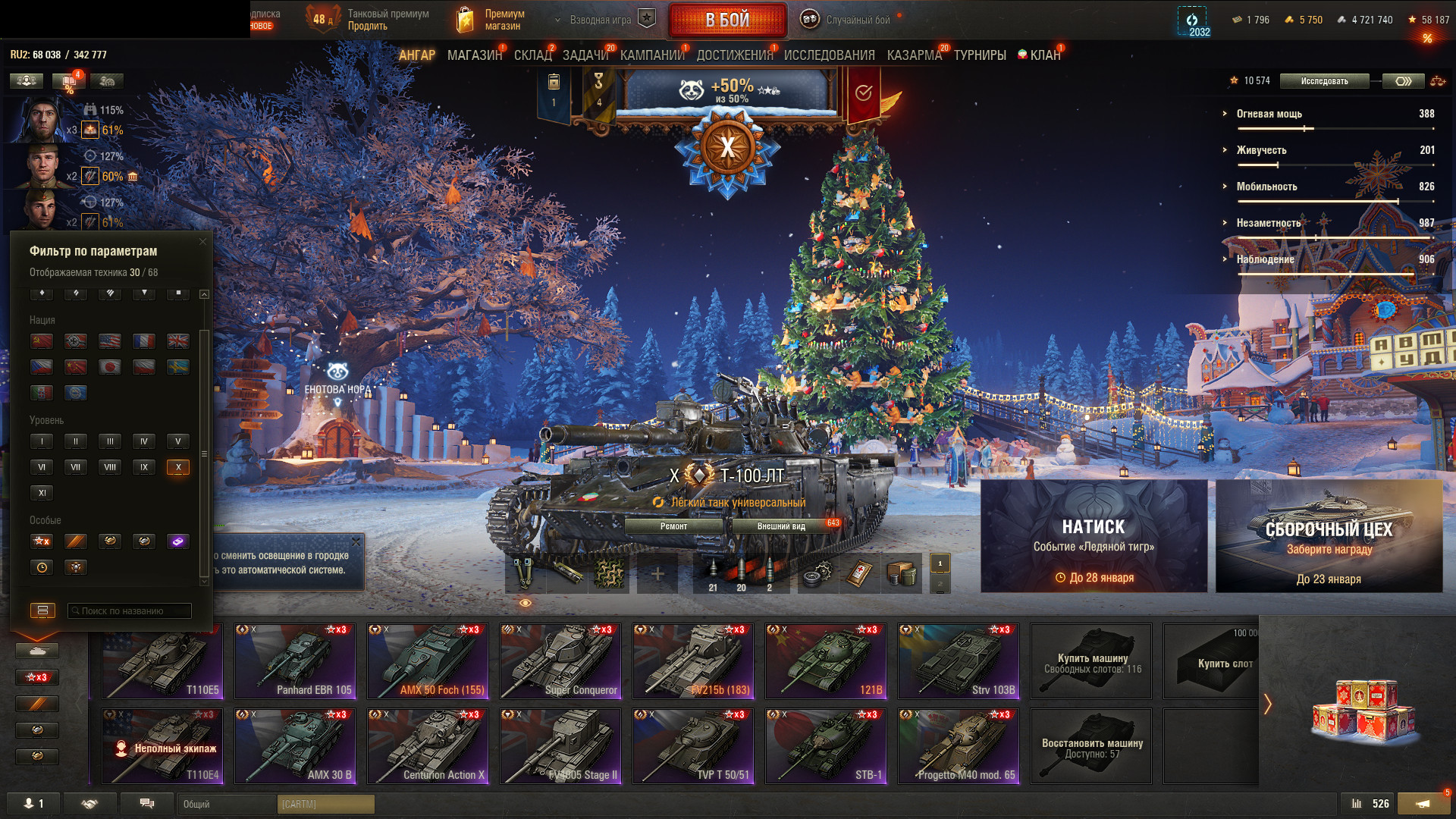Viewport: 1456px width, 819px height.
Task: Open the КАЗАРМА tab
Action: [914, 55]
